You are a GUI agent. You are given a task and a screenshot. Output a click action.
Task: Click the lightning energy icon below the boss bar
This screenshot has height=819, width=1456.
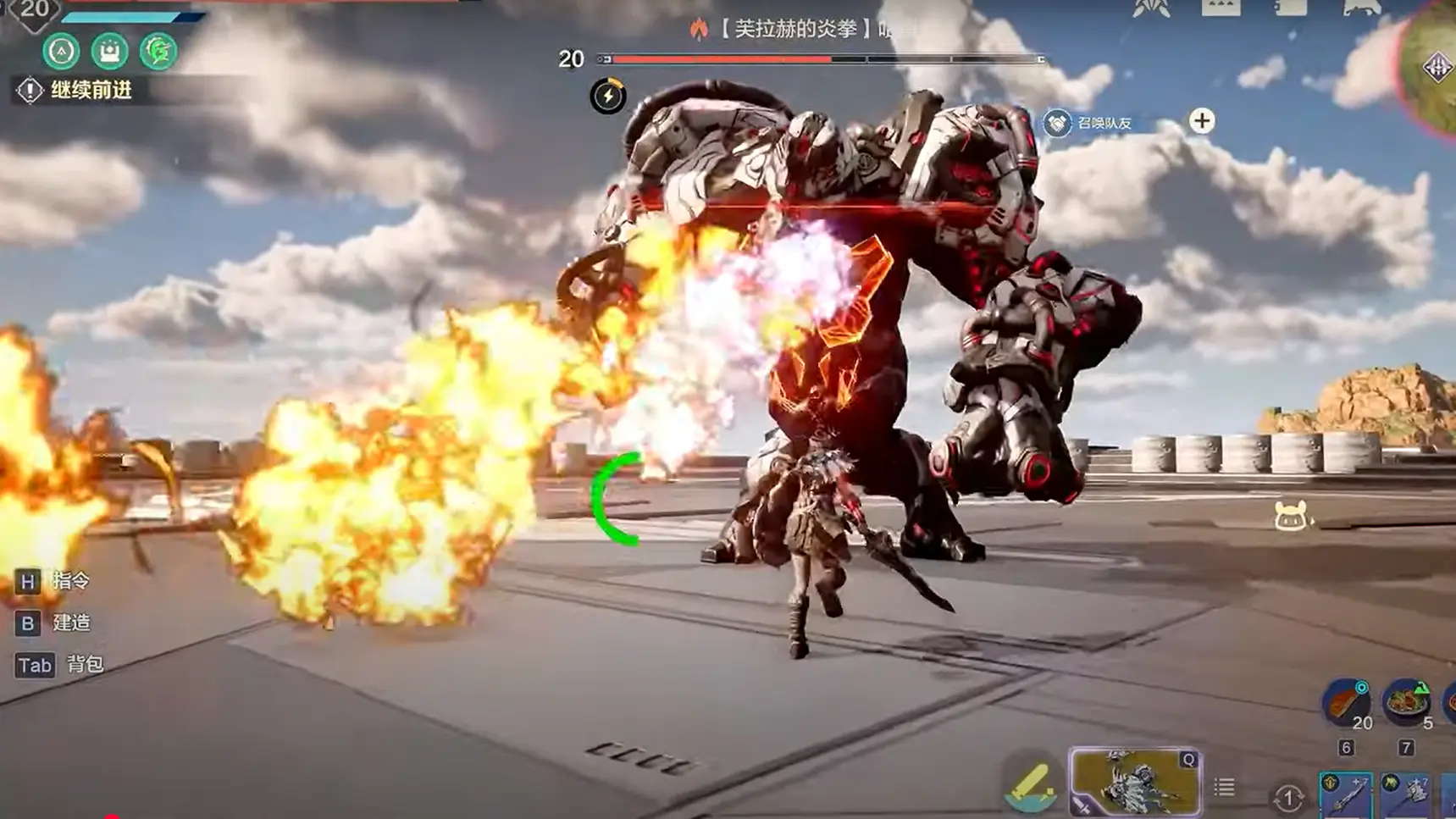(608, 96)
